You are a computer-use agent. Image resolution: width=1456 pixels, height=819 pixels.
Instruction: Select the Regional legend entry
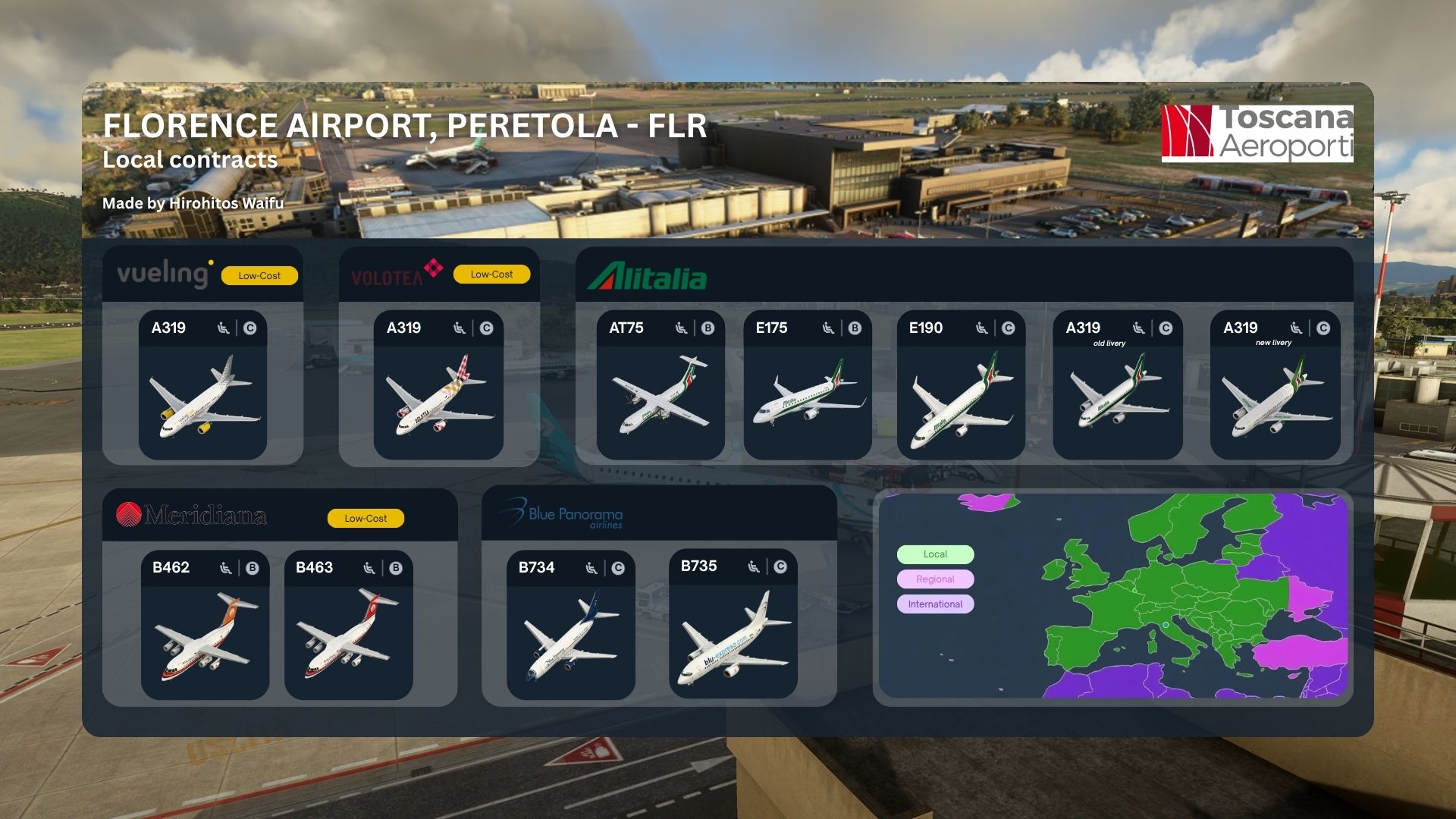935,579
